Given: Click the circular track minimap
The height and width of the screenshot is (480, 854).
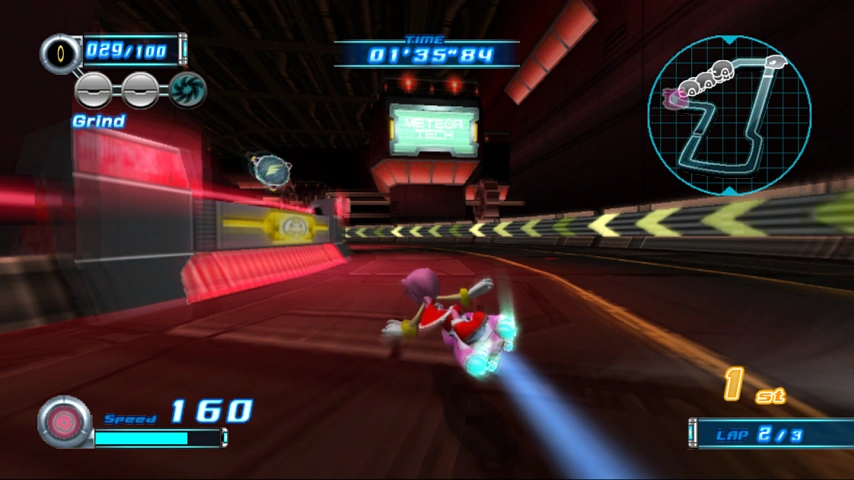Looking at the screenshot, I should [x=728, y=114].
